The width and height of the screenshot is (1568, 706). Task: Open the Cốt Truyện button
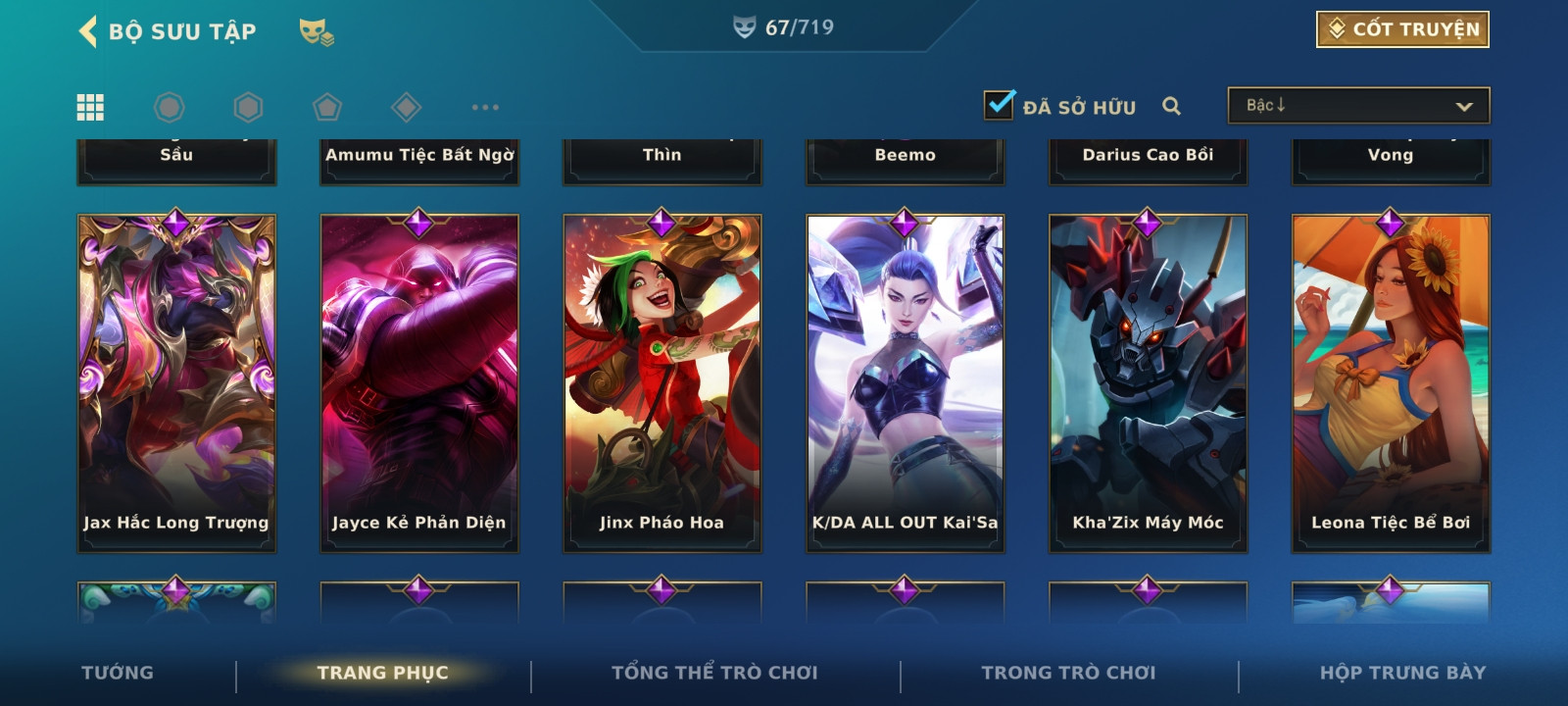coord(1402,29)
